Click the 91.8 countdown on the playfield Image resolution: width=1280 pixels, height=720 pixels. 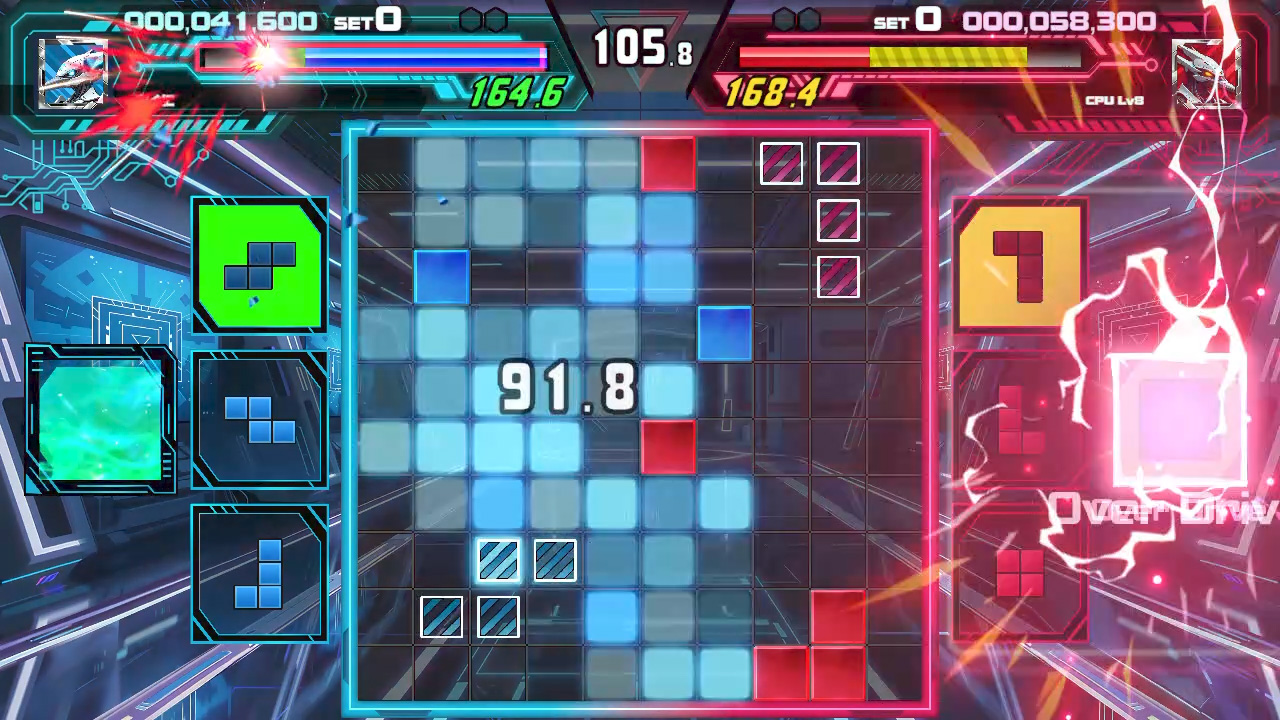pyautogui.click(x=567, y=388)
